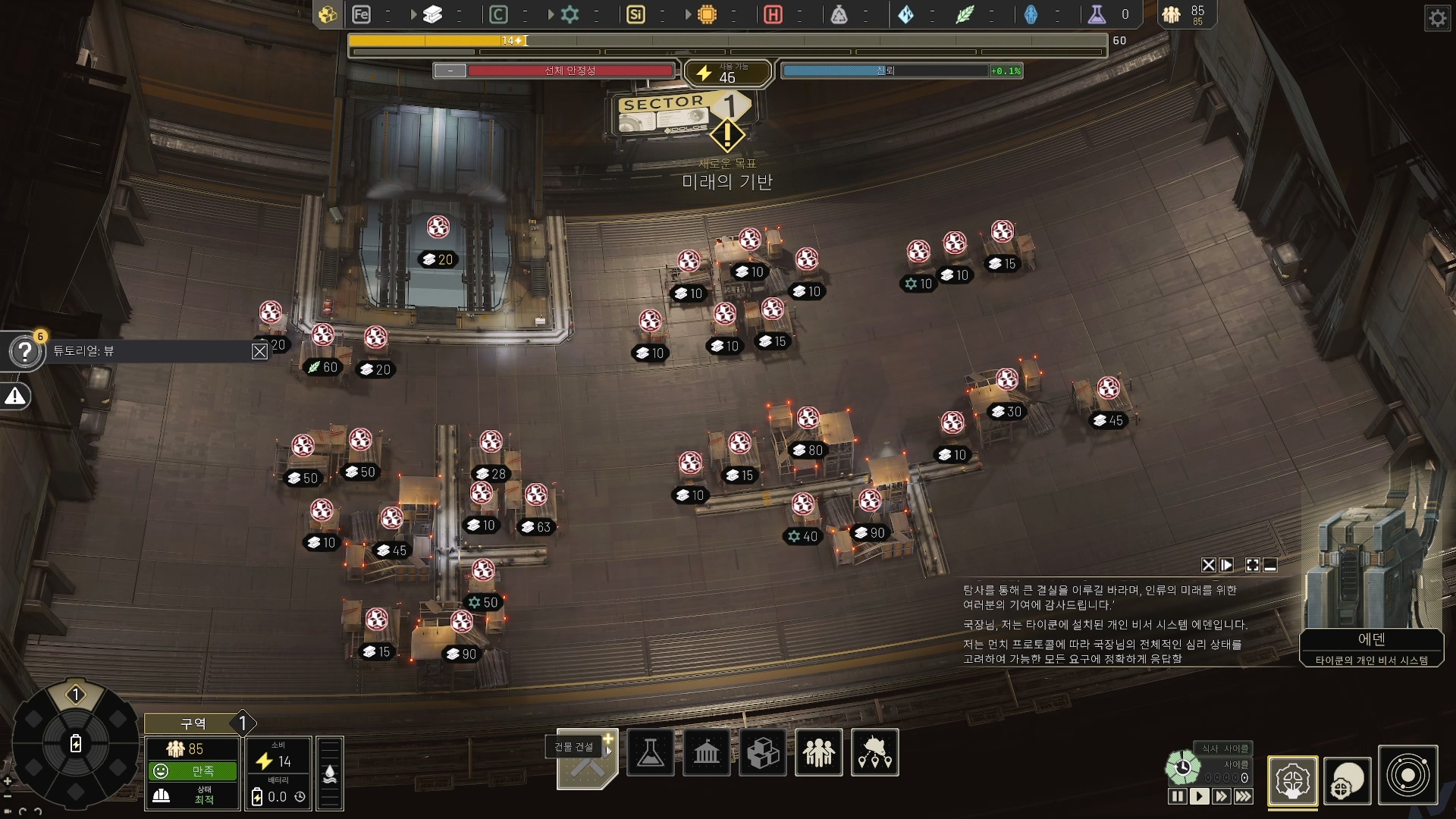The image size is (1456, 819).
Task: Close the tutorial view notification
Action: coord(259,351)
